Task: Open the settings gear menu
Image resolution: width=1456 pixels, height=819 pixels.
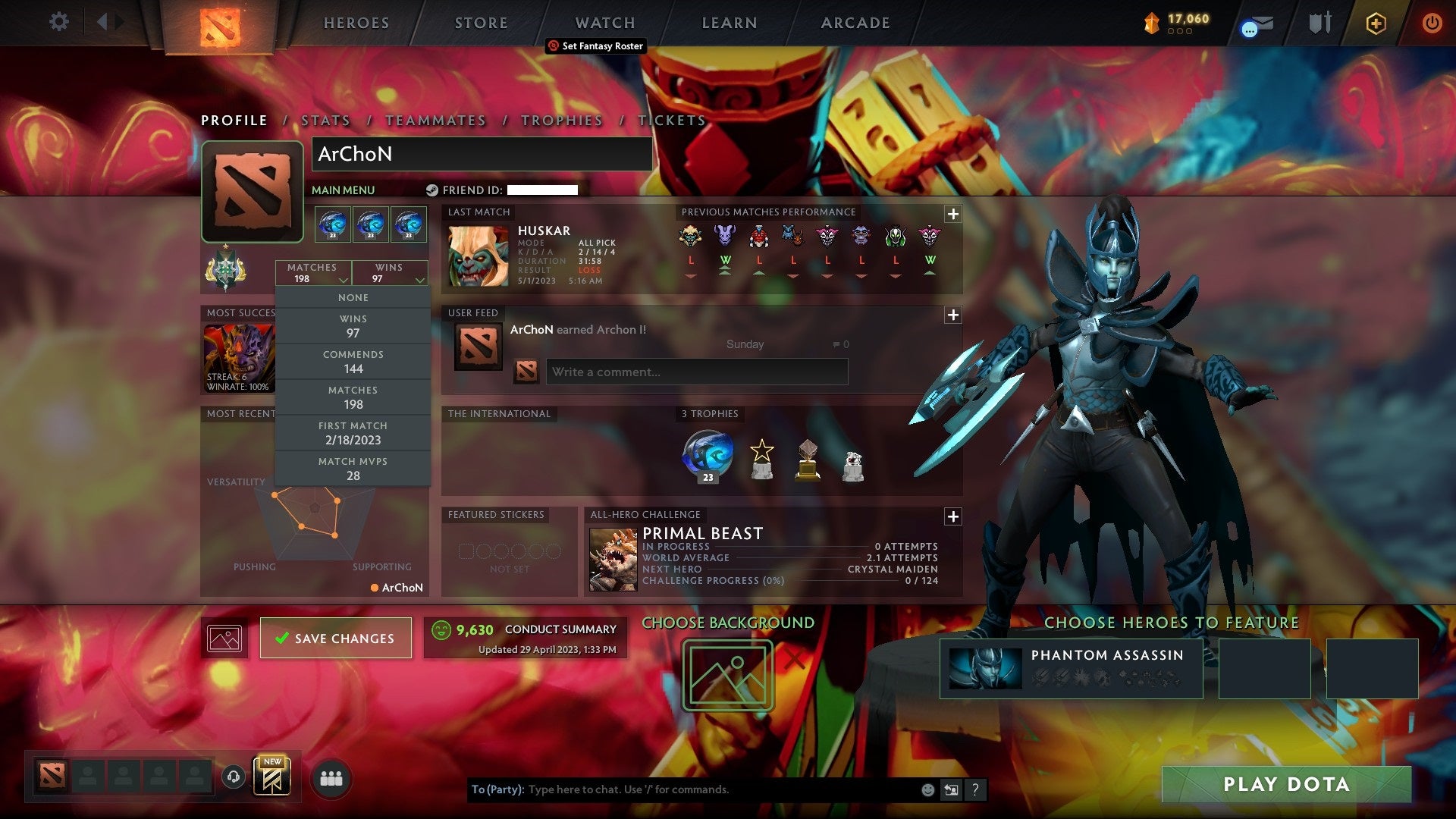Action: tap(58, 22)
